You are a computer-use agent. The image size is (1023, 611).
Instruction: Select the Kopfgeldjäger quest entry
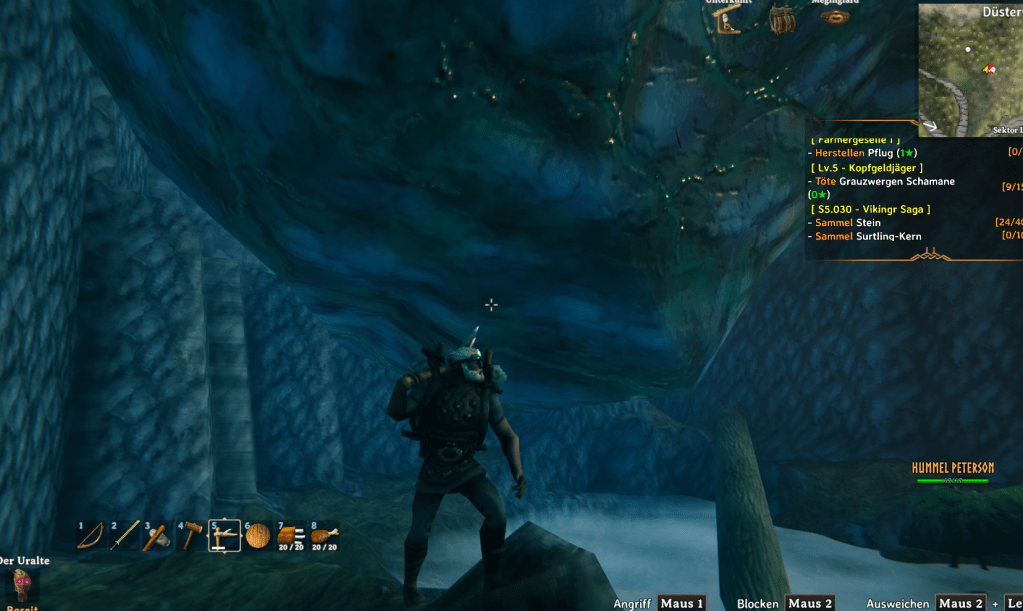tap(868, 168)
